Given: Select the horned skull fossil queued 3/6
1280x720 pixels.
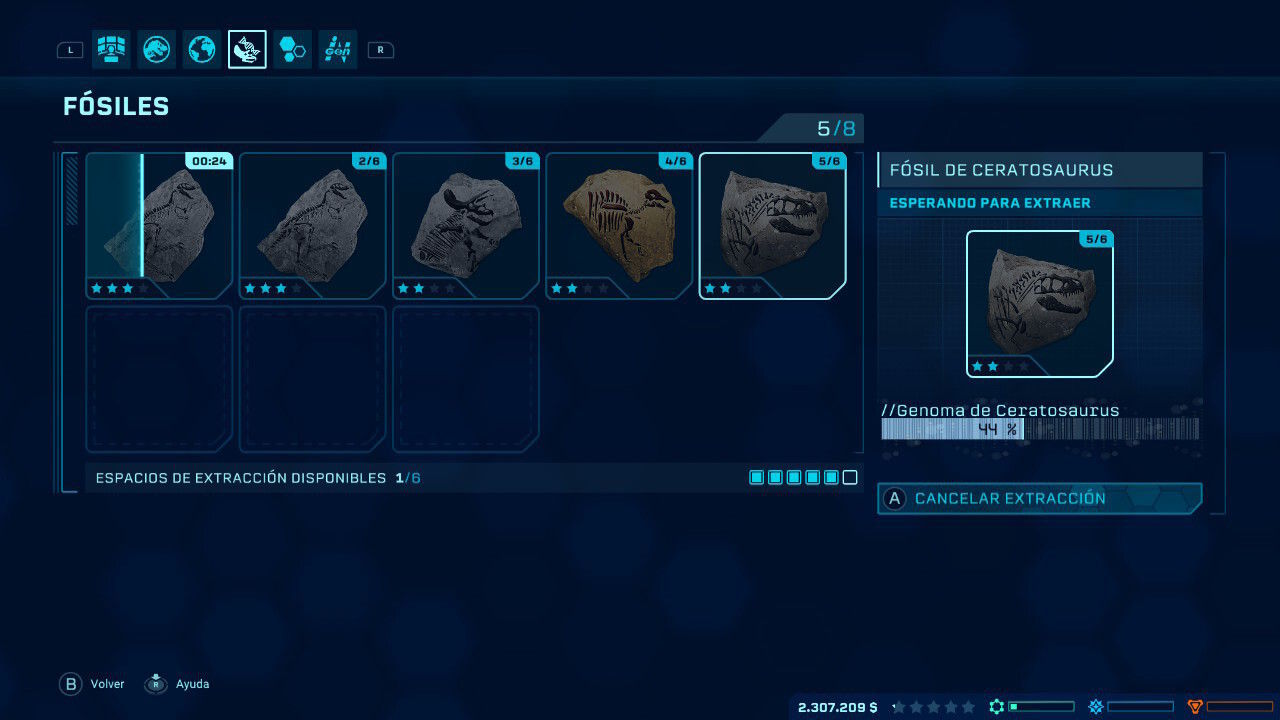Looking at the screenshot, I should point(466,226).
